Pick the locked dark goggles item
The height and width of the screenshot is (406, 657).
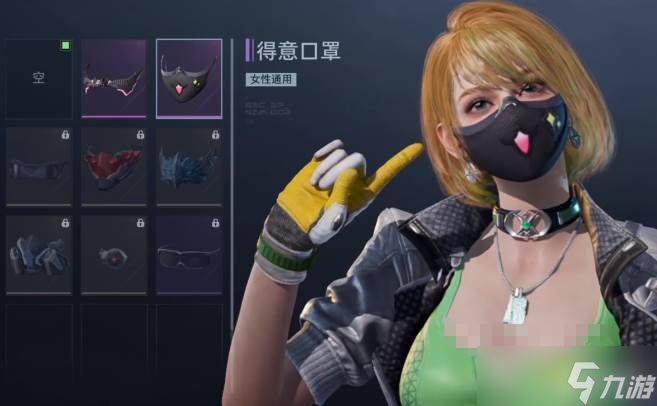pyautogui.click(x=39, y=167)
